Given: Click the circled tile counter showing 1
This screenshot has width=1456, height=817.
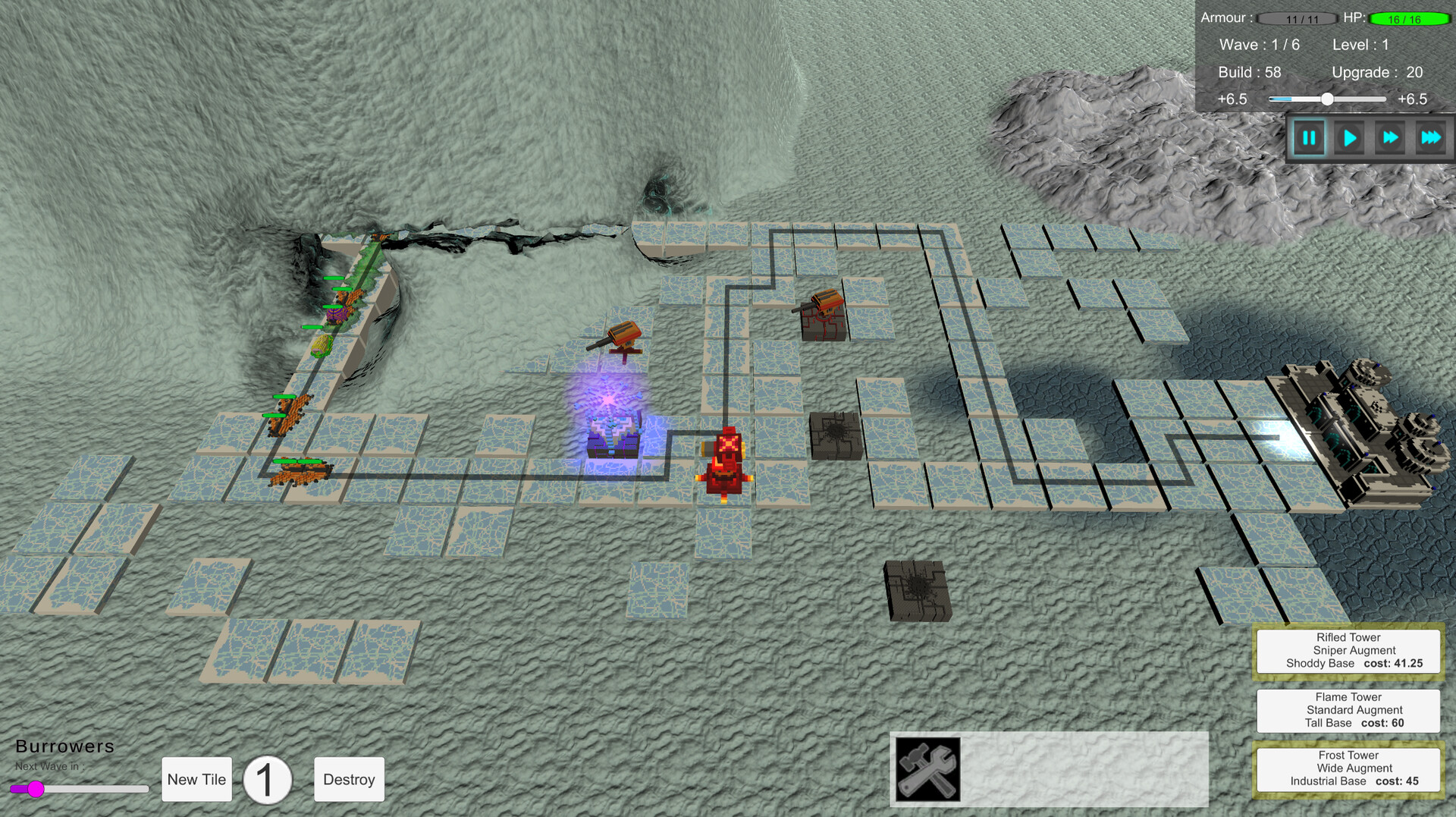Looking at the screenshot, I should tap(267, 779).
